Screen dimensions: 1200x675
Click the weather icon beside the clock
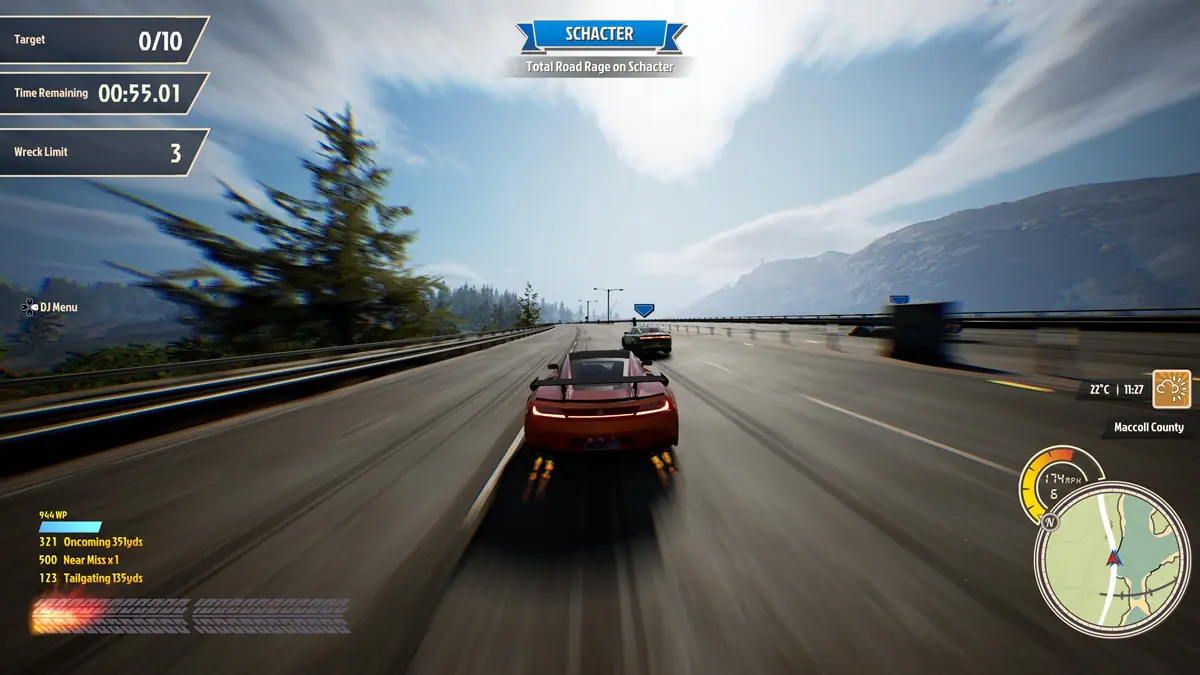click(1171, 389)
